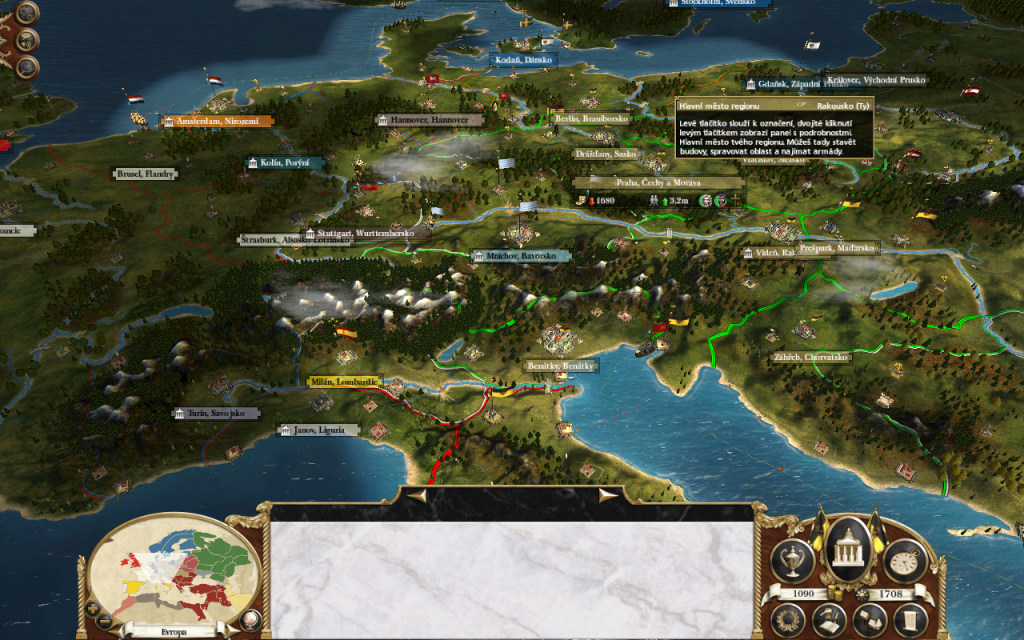The height and width of the screenshot is (640, 1024).
Task: Select the Praha, Čechy a Morava label
Action: pyautogui.click(x=658, y=183)
